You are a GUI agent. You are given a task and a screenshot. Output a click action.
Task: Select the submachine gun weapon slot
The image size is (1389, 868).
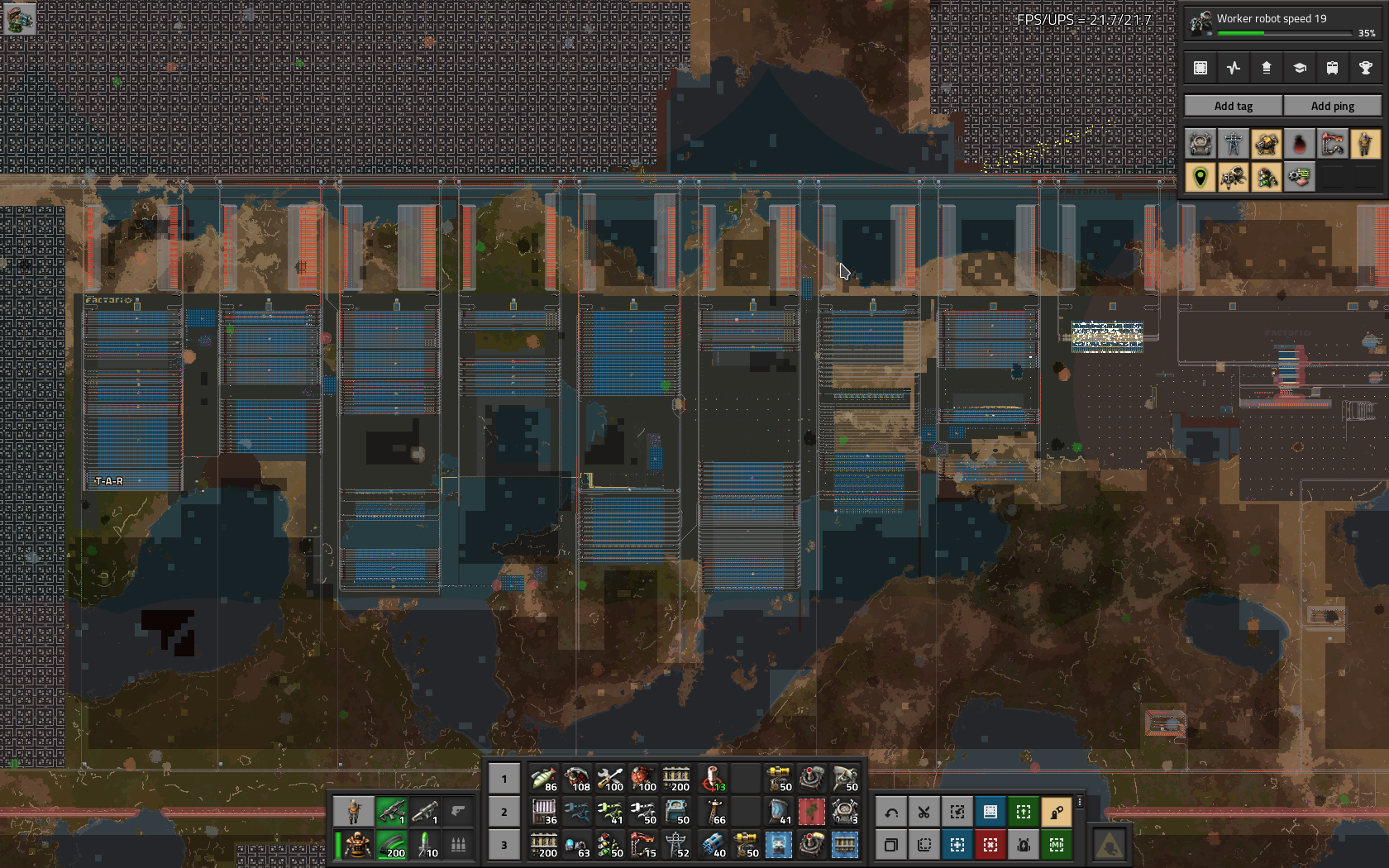click(x=391, y=812)
